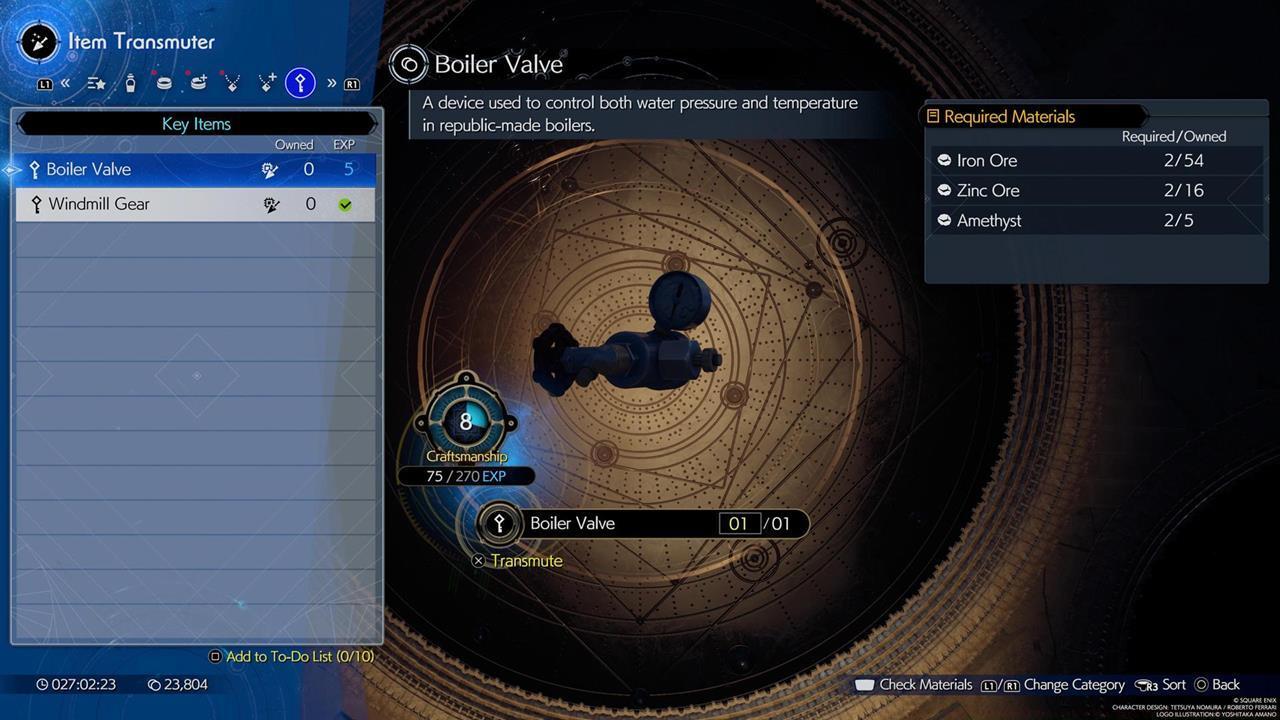1280x720 pixels.
Task: Select the key items category icon
Action: pos(300,83)
